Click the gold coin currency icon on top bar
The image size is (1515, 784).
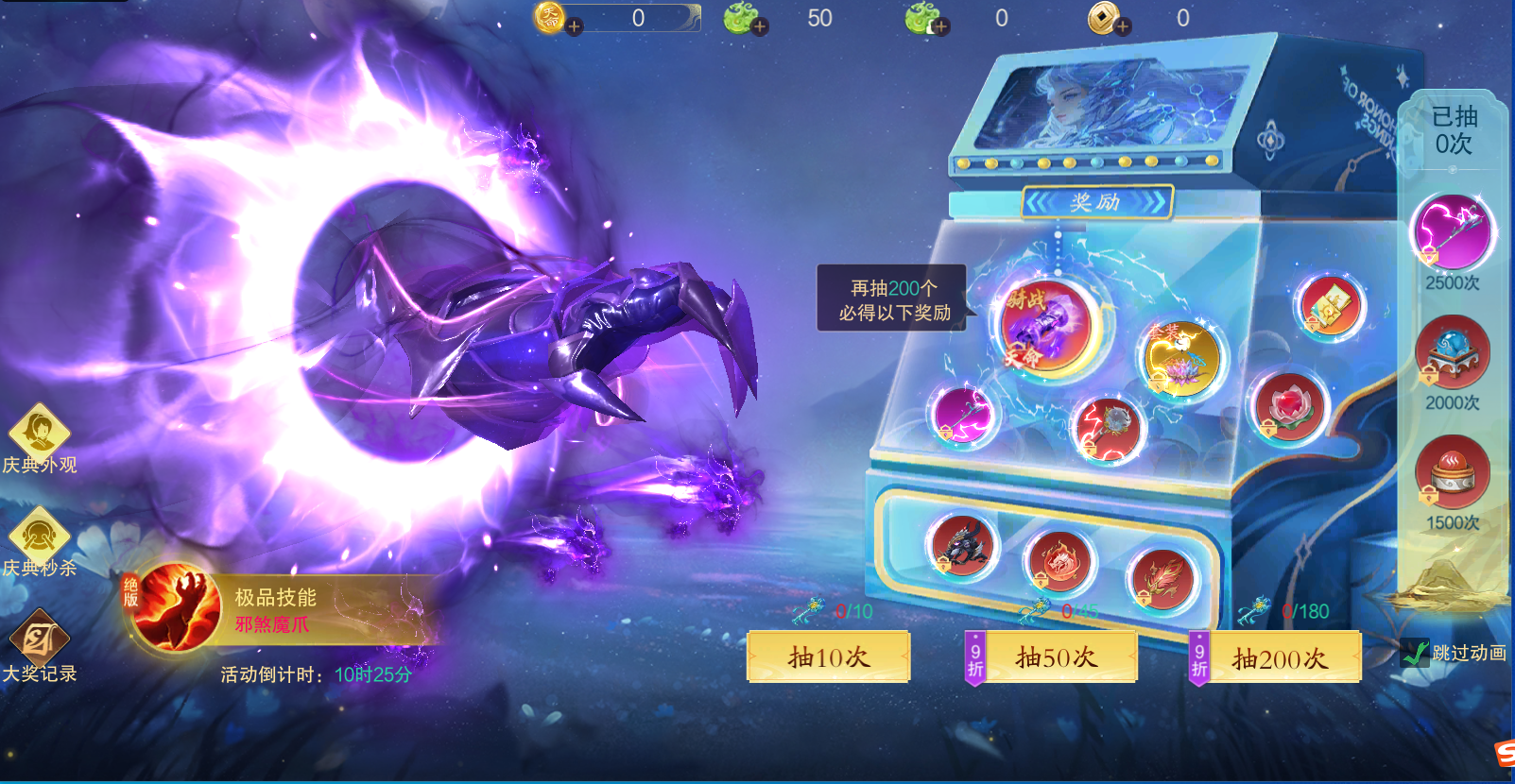pyautogui.click(x=1104, y=16)
